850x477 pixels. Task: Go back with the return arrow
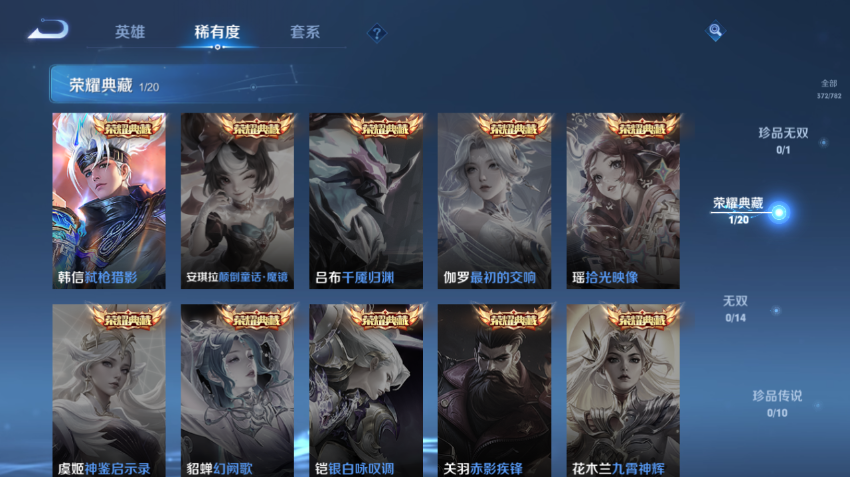tap(47, 30)
